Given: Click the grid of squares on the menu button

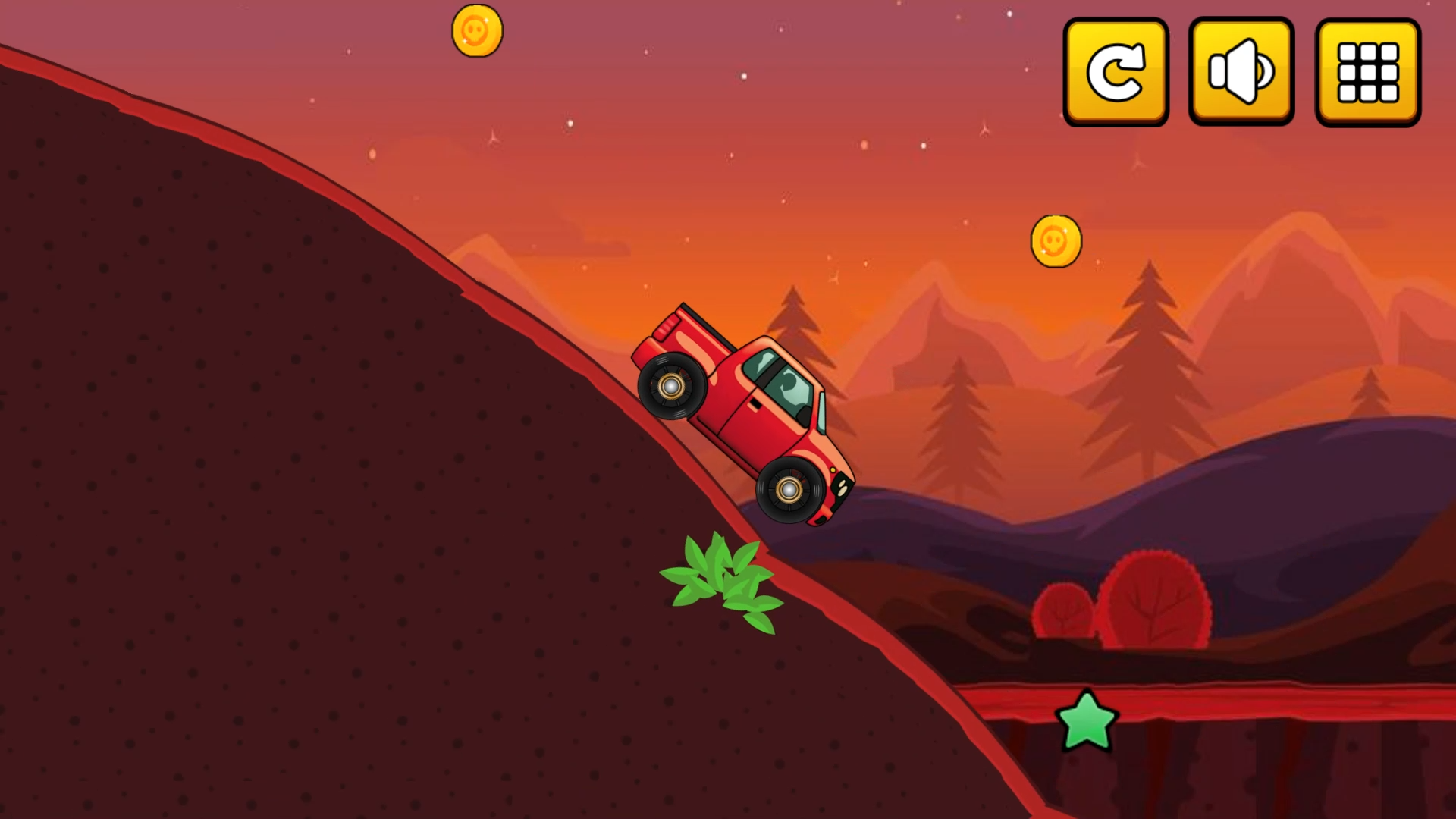Looking at the screenshot, I should coord(1367,73).
